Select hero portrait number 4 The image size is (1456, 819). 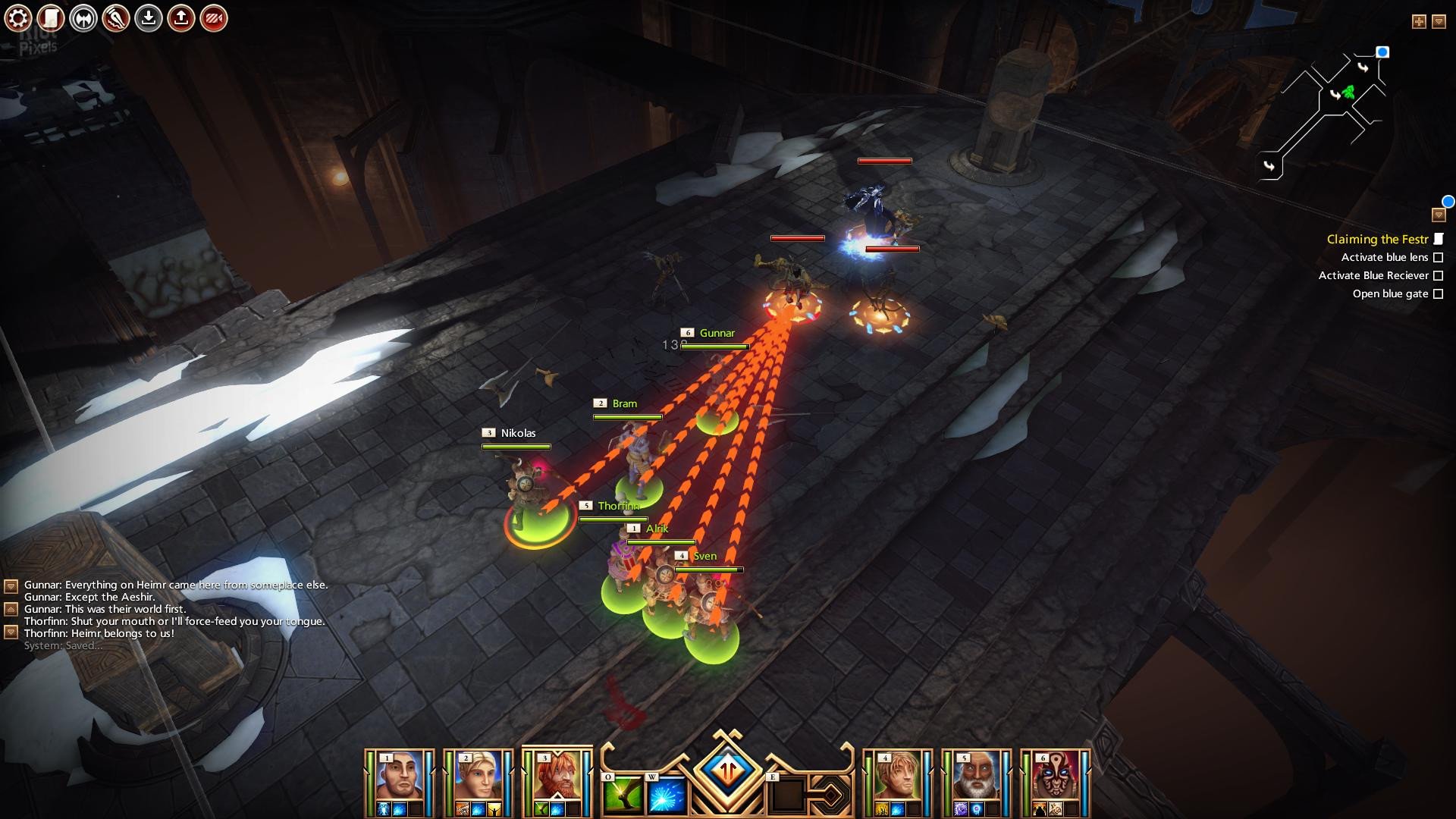tap(898, 777)
